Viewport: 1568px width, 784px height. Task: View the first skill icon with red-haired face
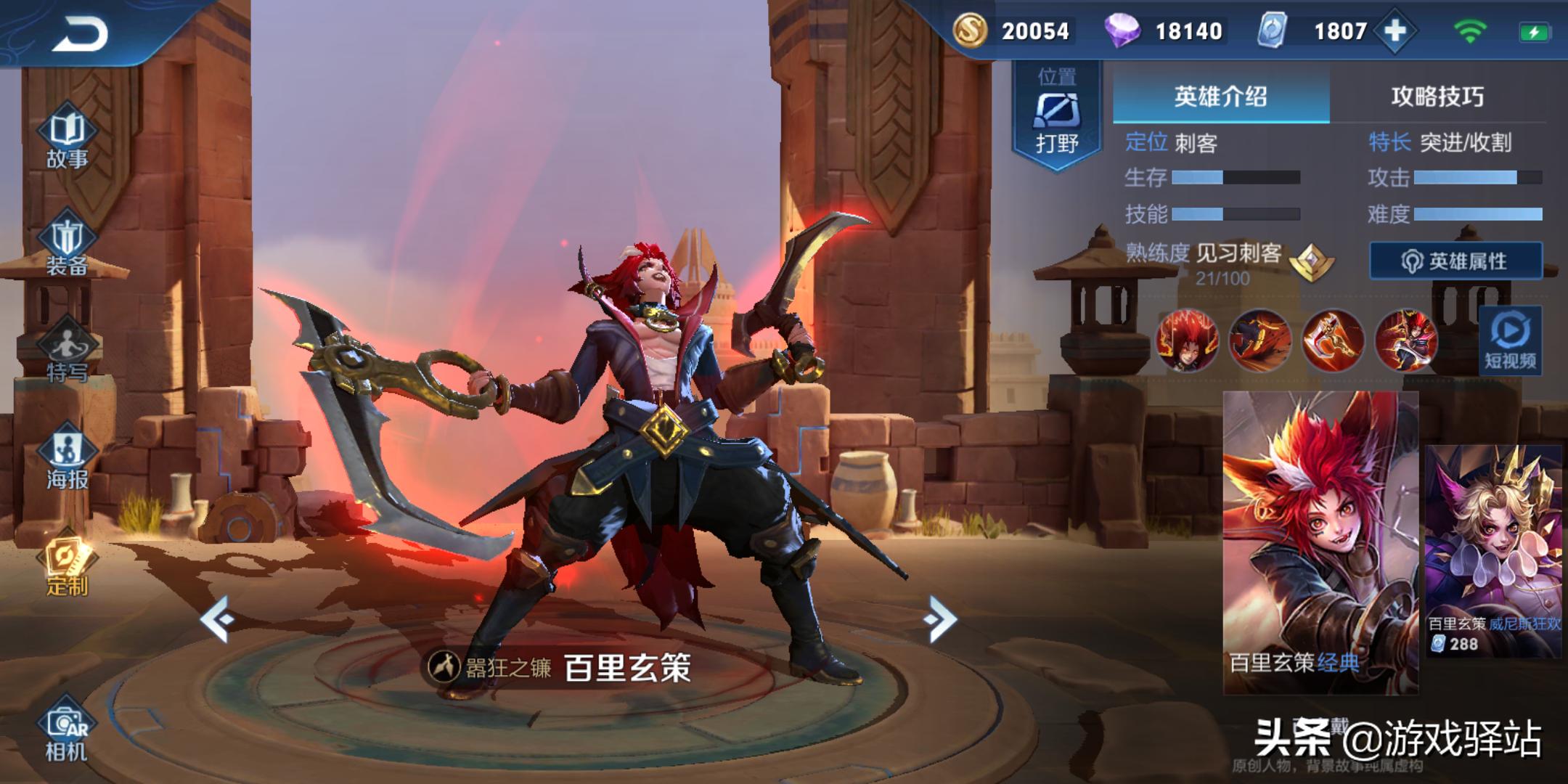pyautogui.click(x=1187, y=340)
